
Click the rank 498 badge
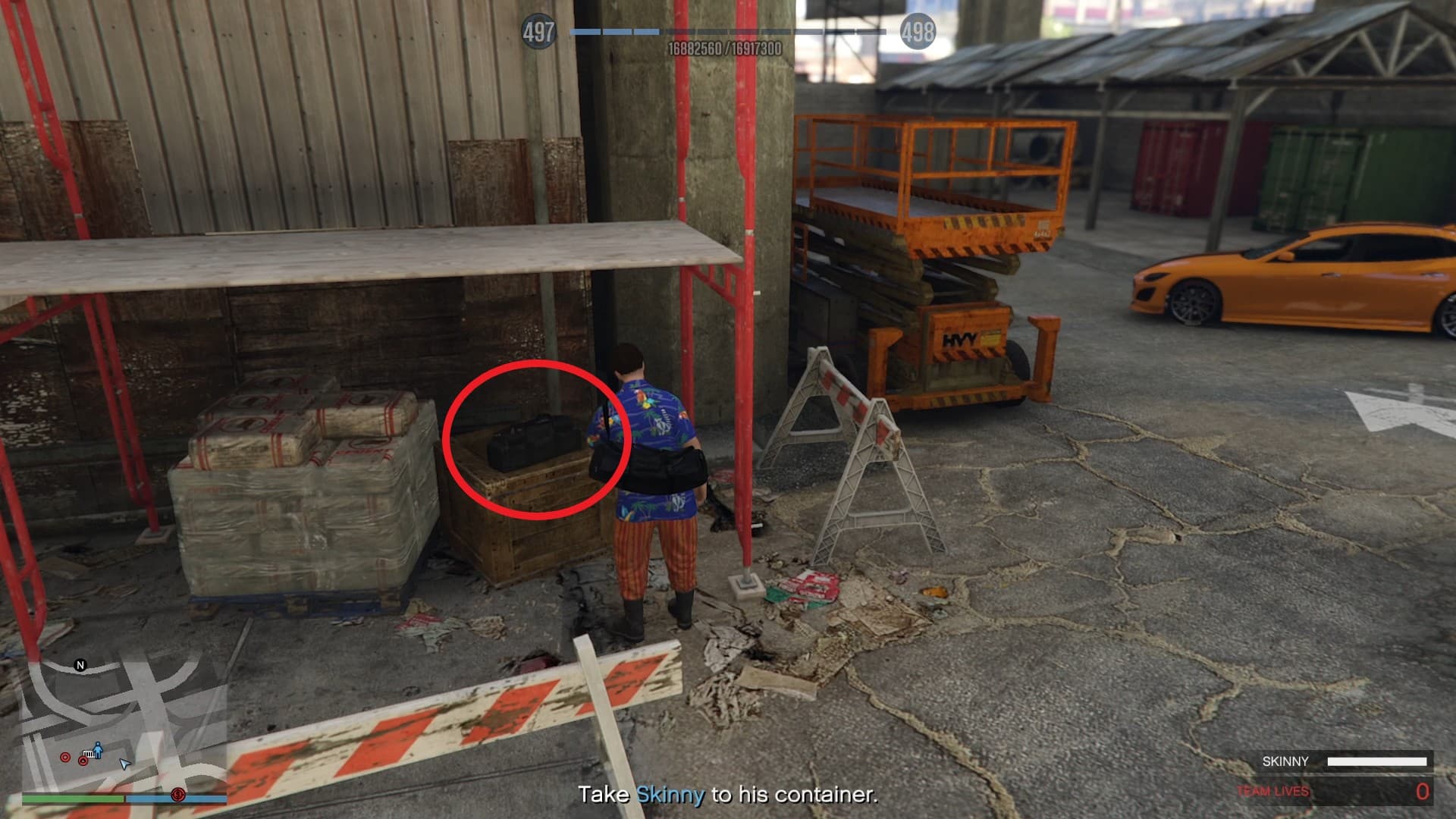tap(918, 32)
